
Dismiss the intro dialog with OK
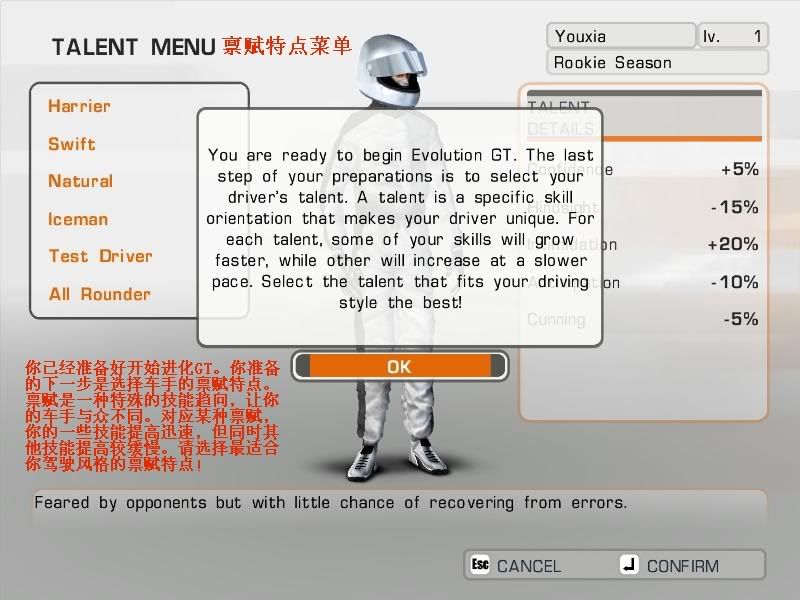(399, 366)
